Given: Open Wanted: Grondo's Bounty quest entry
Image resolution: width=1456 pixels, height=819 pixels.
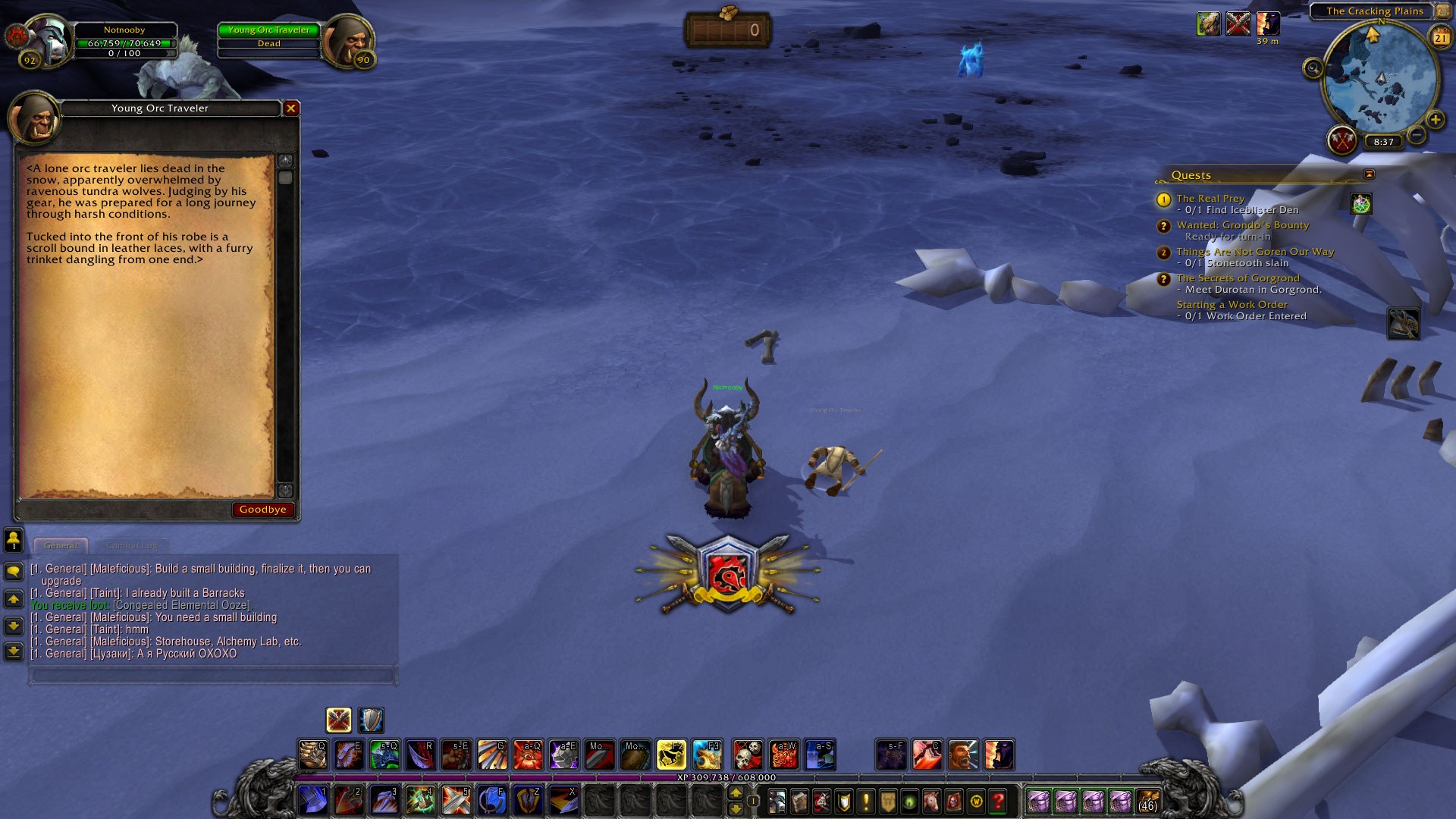Looking at the screenshot, I should pos(1242,225).
